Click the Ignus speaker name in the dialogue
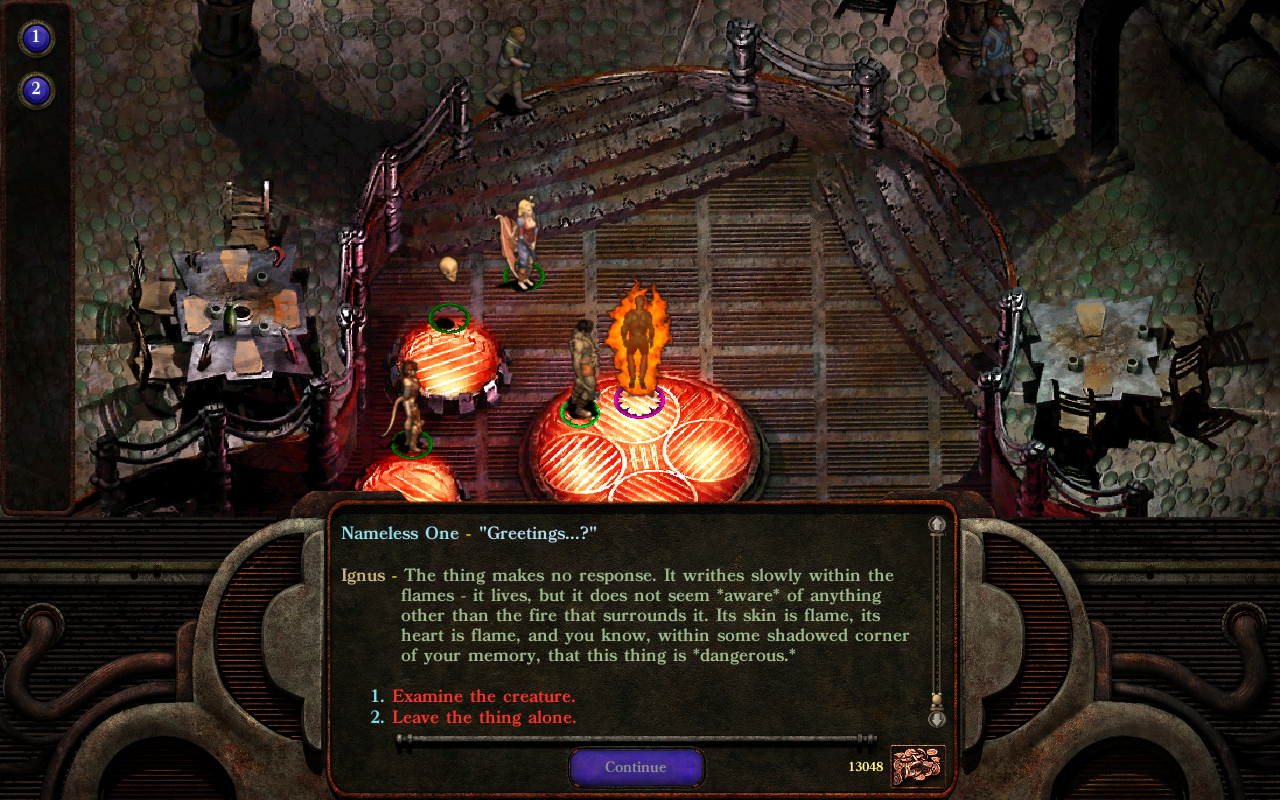This screenshot has height=800, width=1280. point(363,575)
